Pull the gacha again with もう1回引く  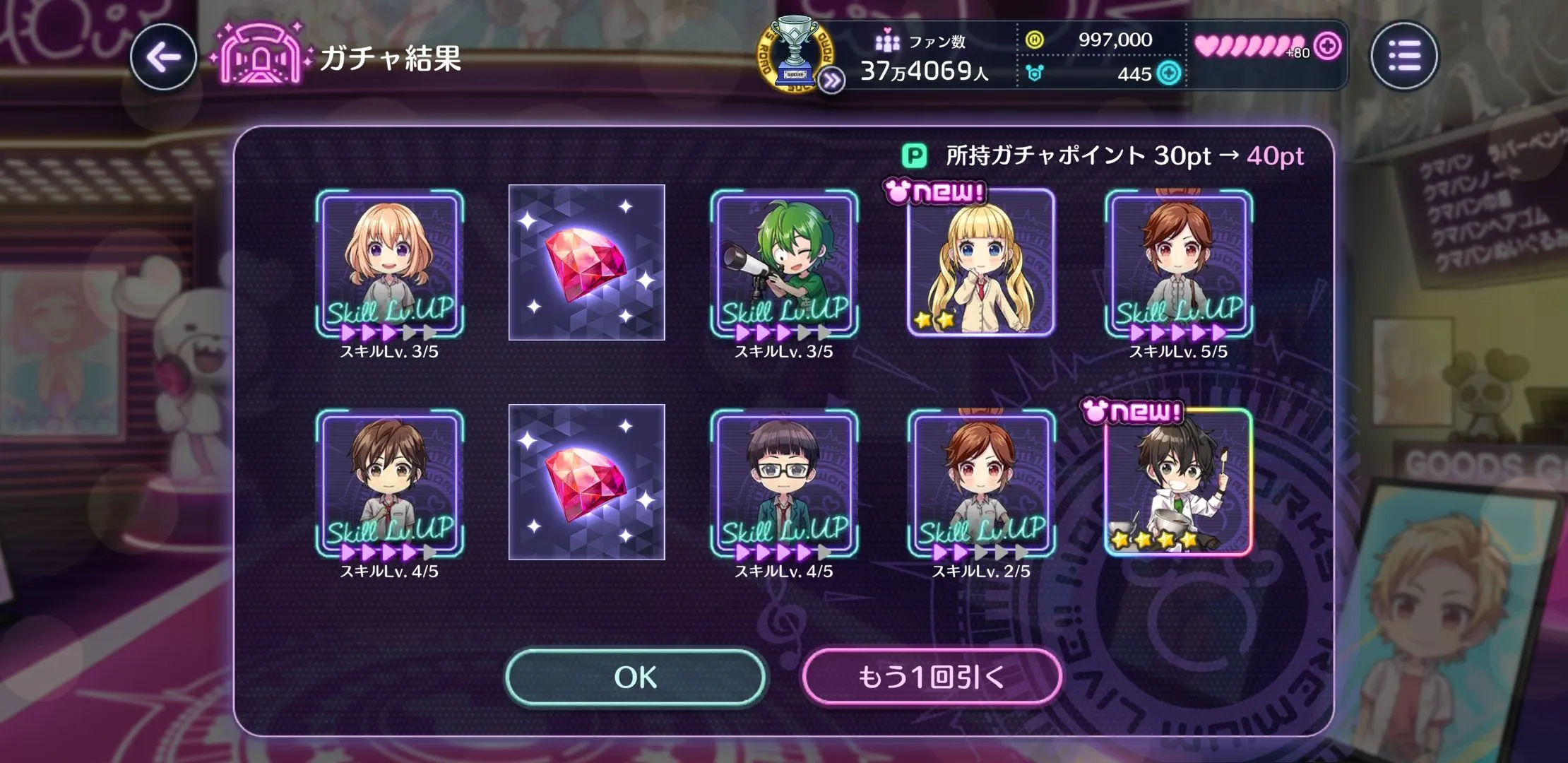point(931,677)
